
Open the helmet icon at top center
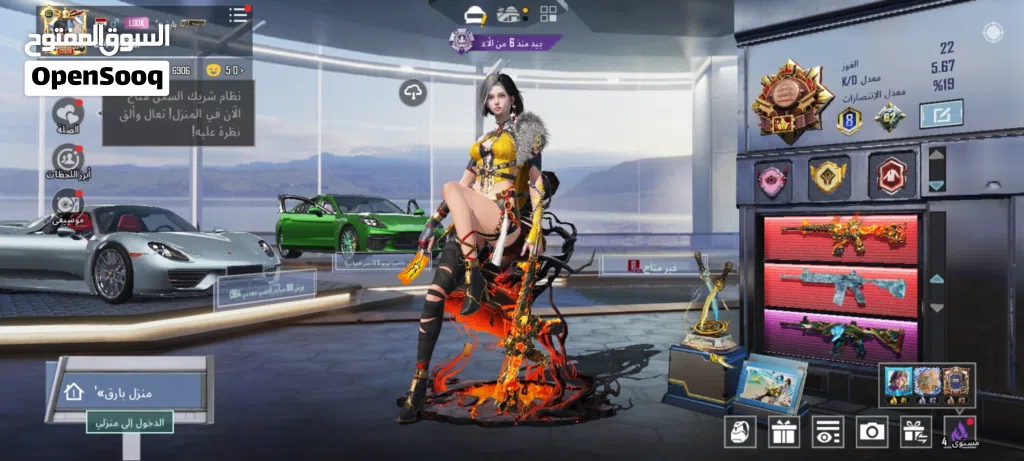pos(475,14)
